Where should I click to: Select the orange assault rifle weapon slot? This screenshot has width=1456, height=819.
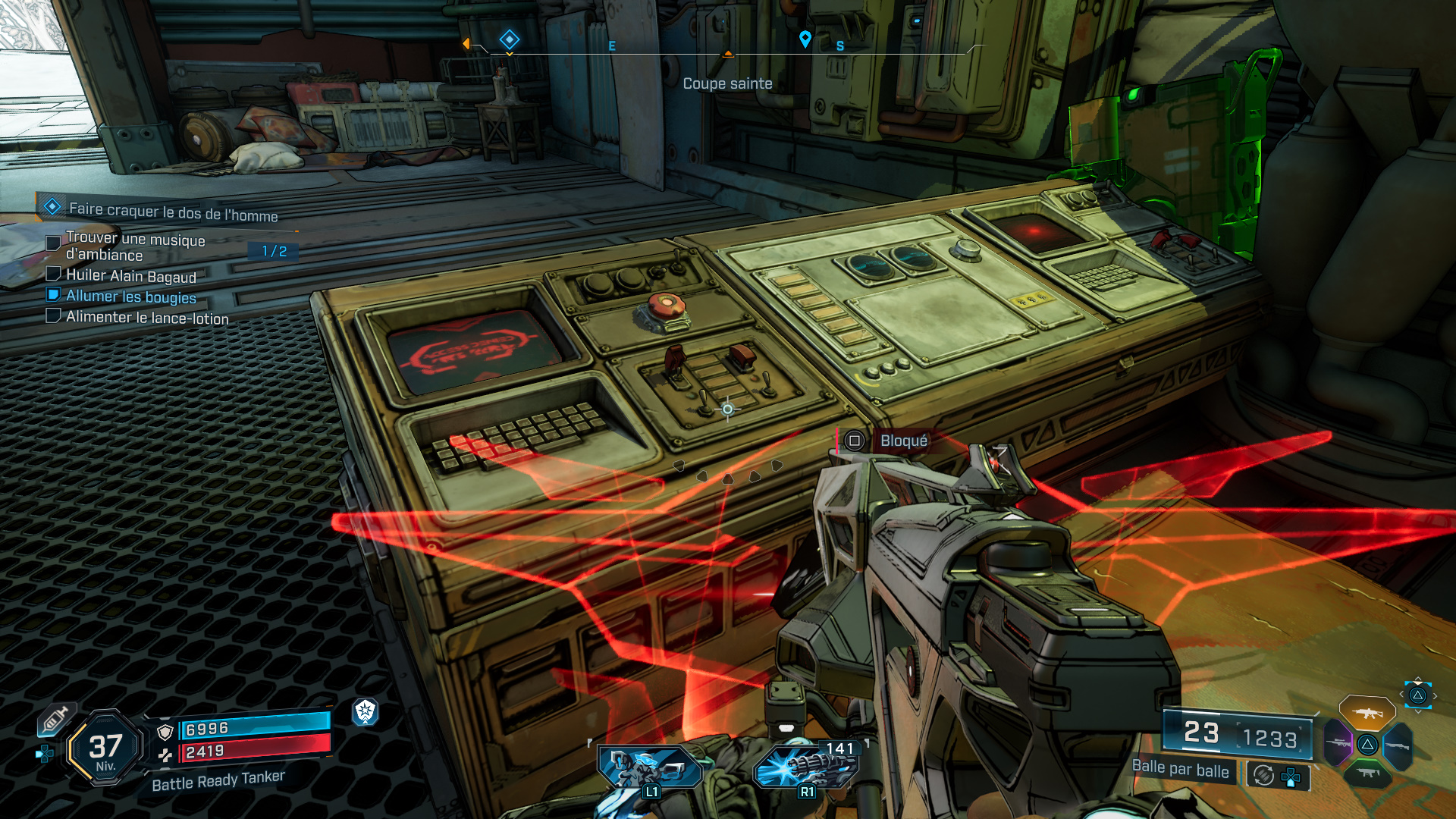tap(1367, 713)
